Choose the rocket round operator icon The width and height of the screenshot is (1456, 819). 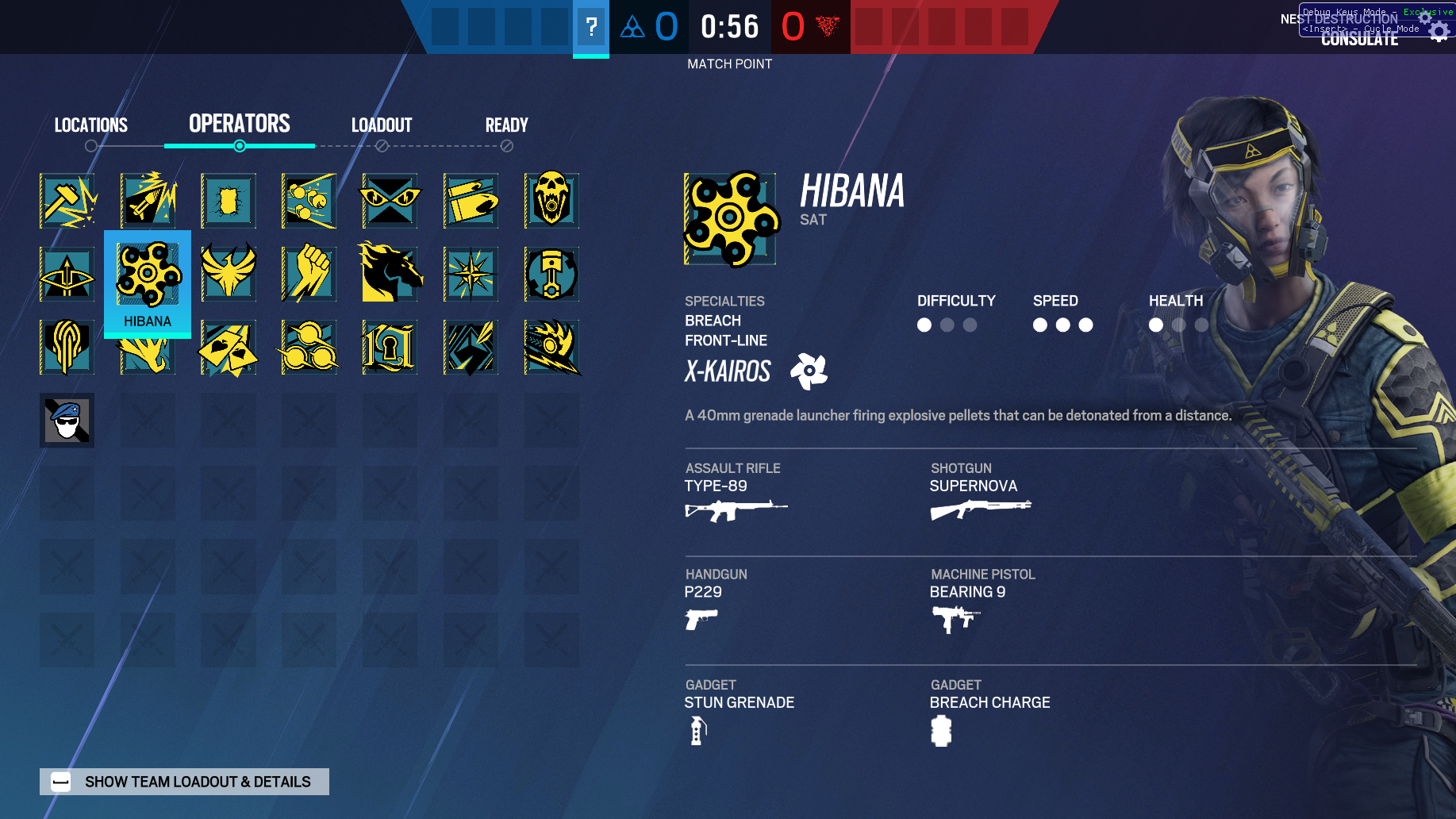(148, 201)
